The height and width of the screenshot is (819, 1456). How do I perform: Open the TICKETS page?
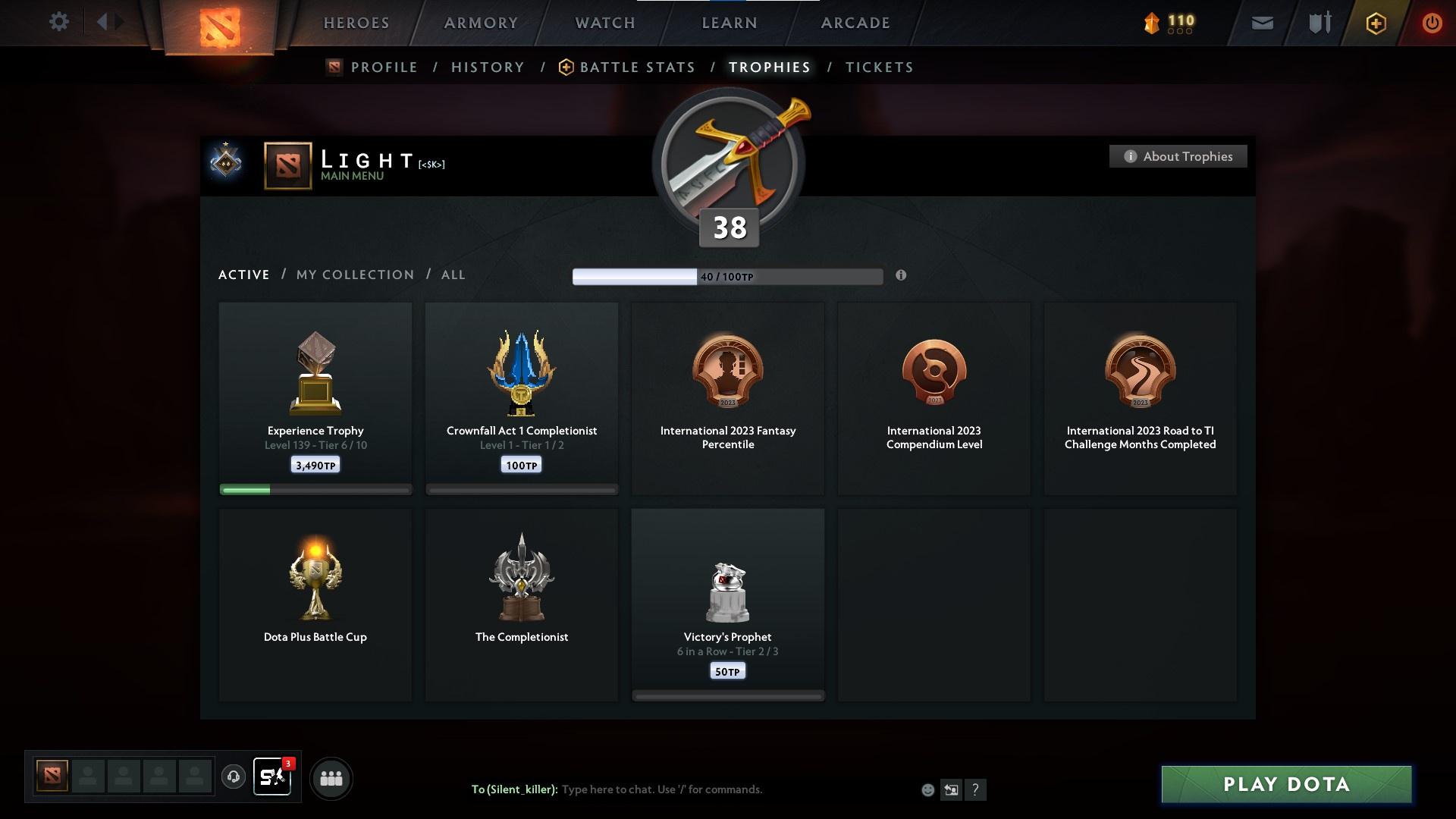(x=878, y=67)
